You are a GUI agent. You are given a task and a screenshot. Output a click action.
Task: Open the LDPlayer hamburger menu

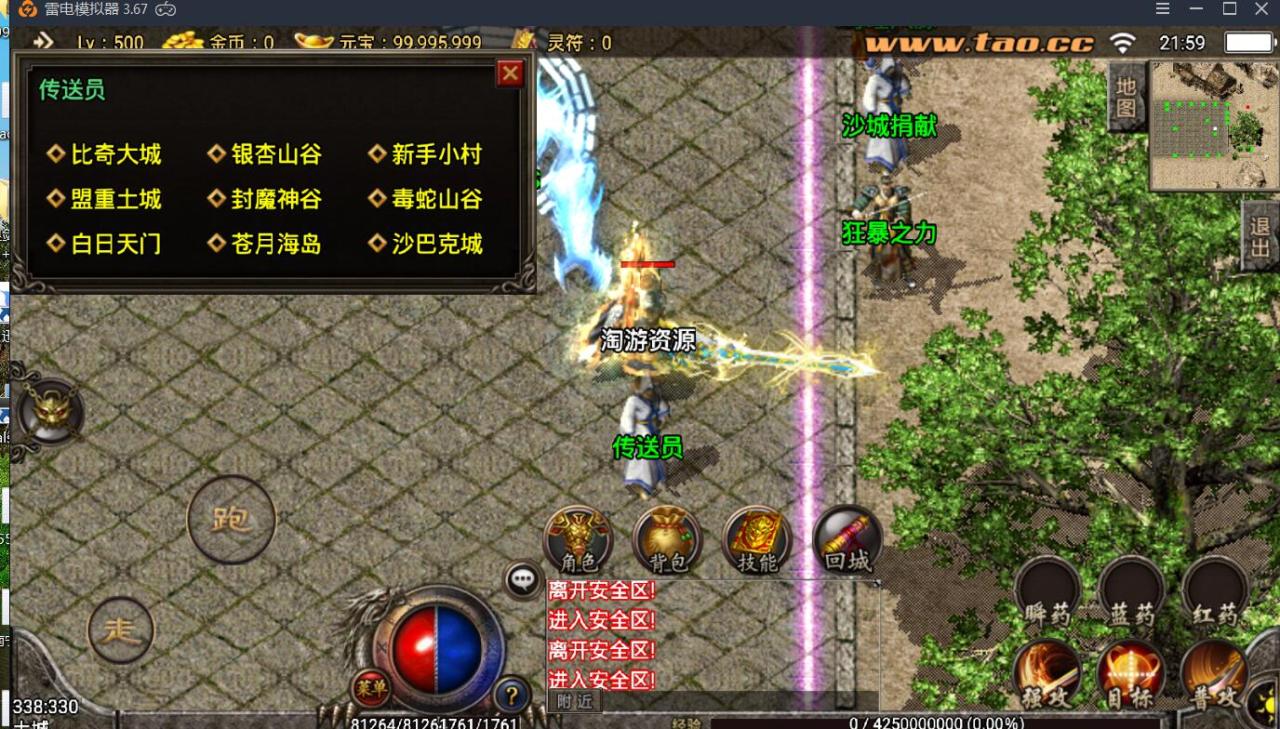[1163, 8]
